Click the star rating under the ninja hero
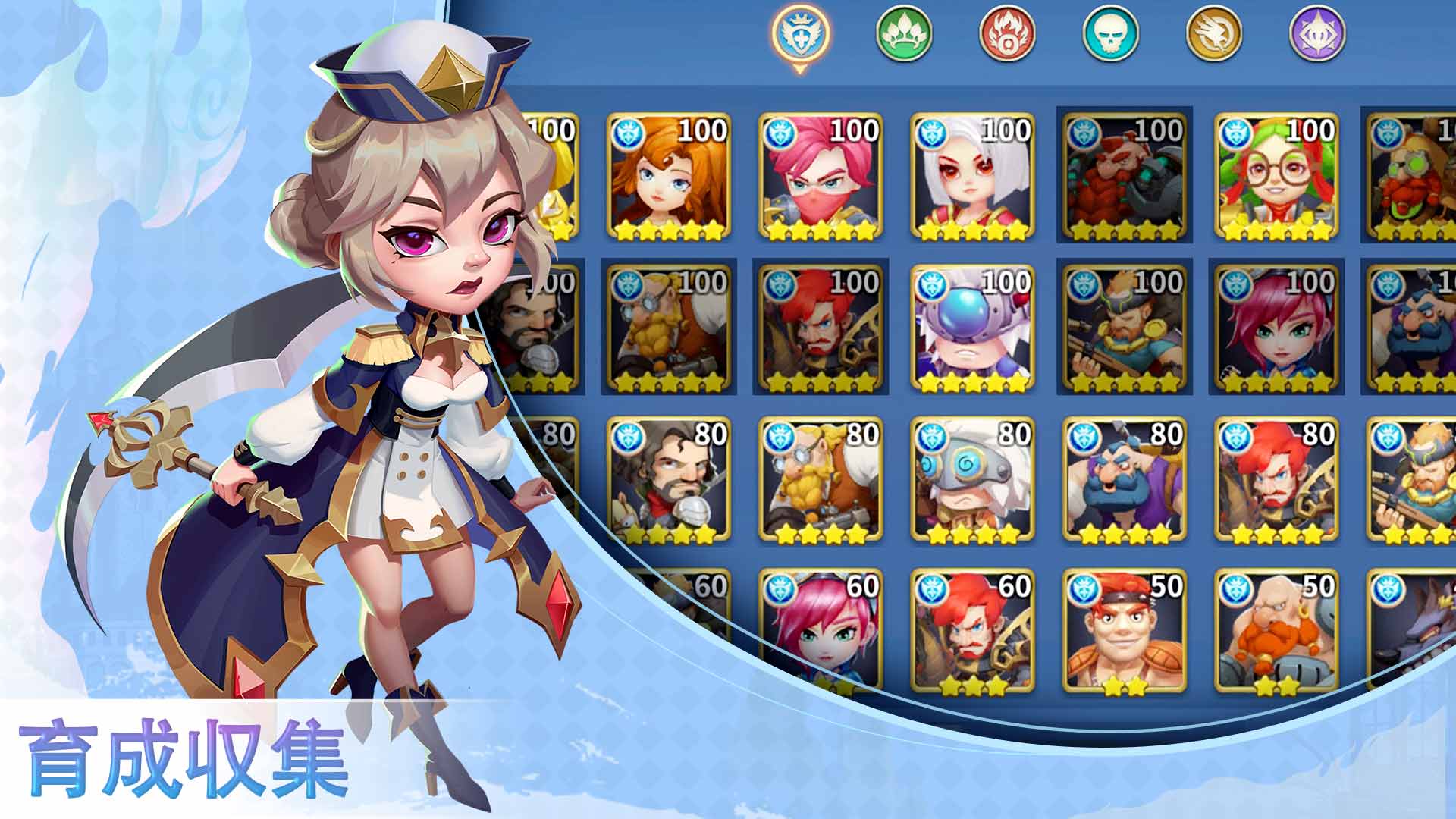Image resolution: width=1456 pixels, height=819 pixels. point(819,227)
